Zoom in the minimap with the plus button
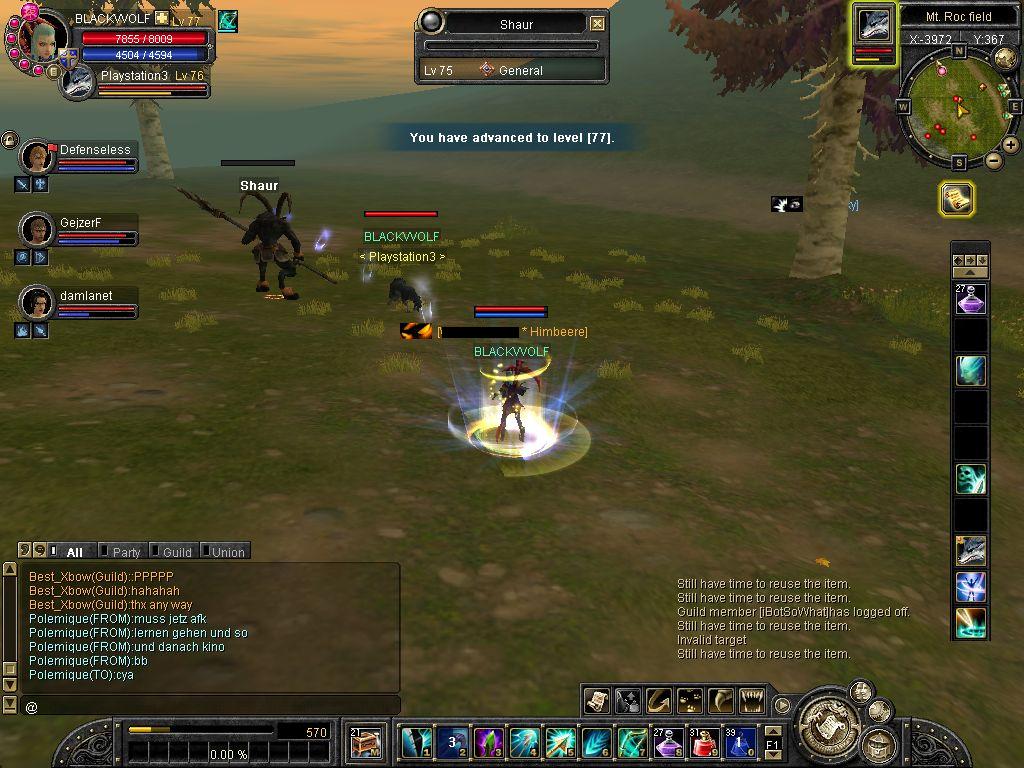Viewport: 1024px width, 768px height. pyautogui.click(x=1011, y=145)
